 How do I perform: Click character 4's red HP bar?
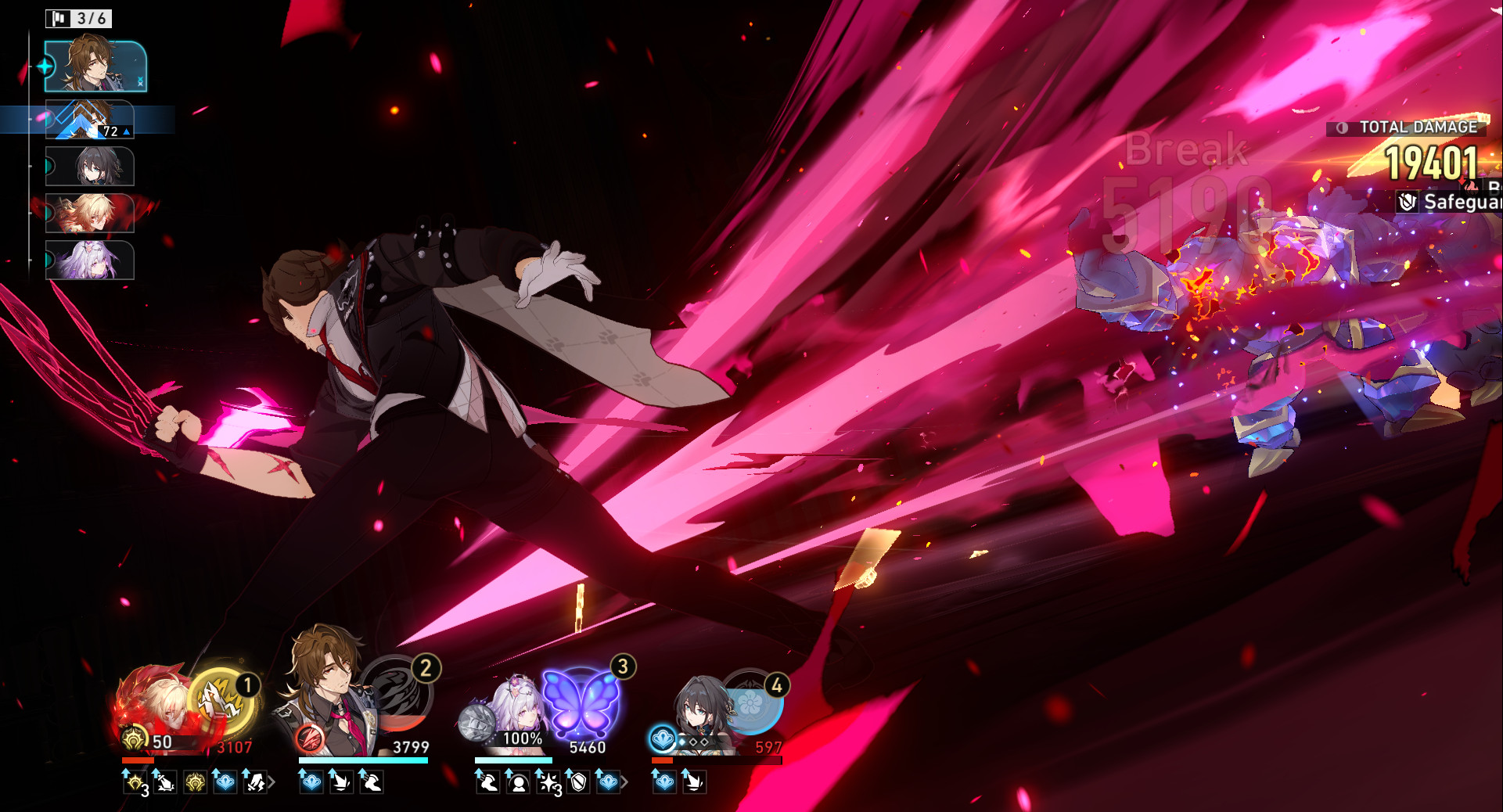(662, 760)
